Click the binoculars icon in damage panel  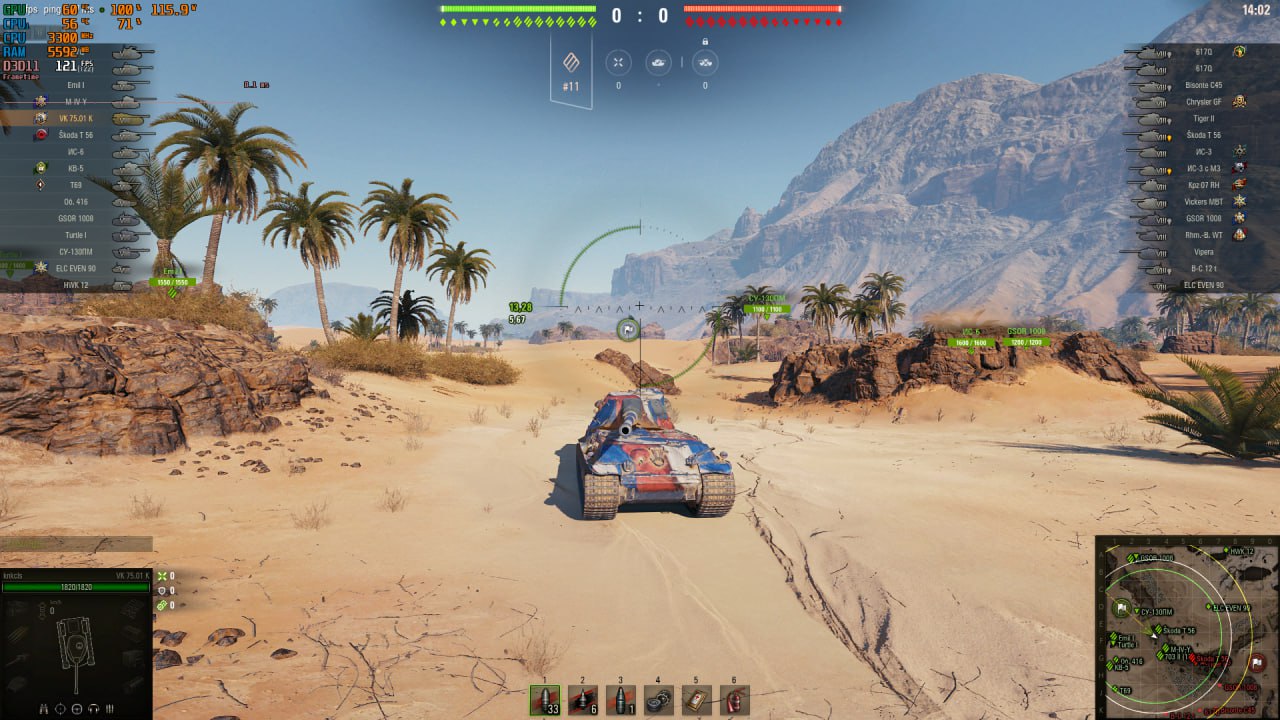click(43, 709)
